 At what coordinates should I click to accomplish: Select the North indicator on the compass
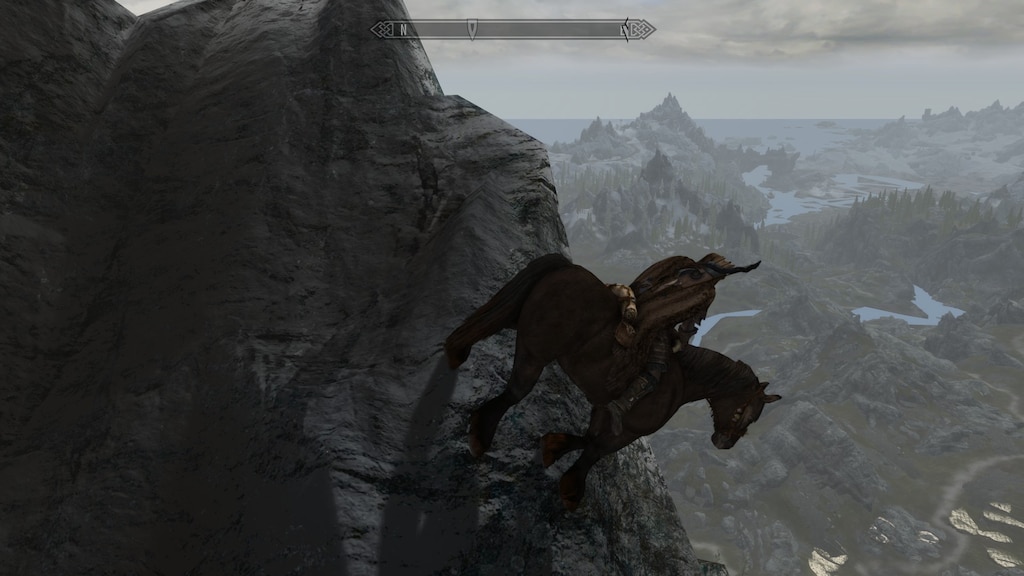point(403,30)
